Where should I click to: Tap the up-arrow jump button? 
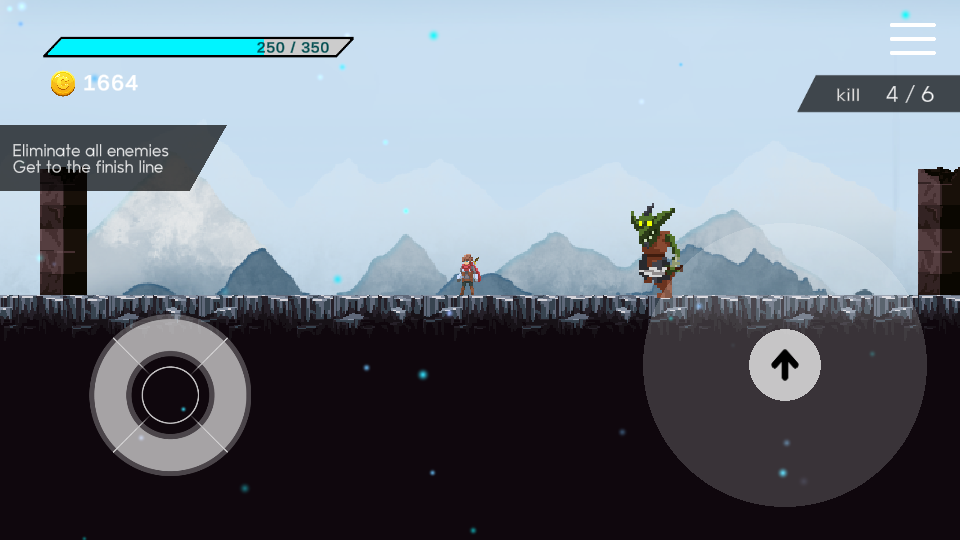coord(785,365)
